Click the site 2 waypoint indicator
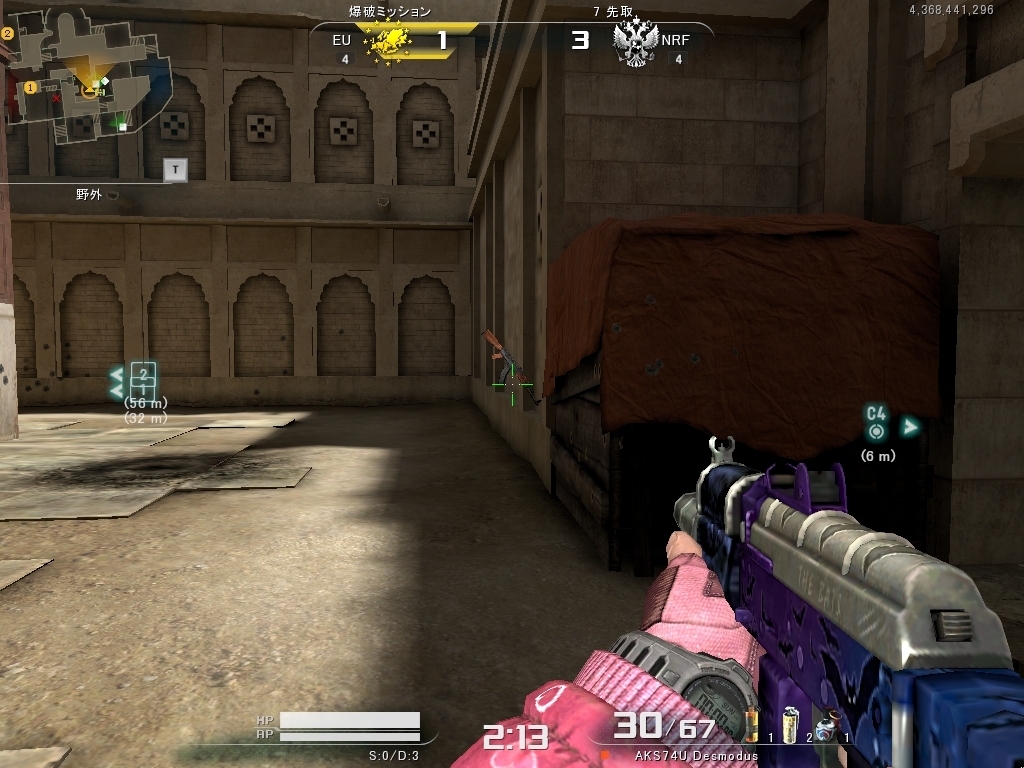Viewport: 1024px width, 768px height. tap(144, 379)
